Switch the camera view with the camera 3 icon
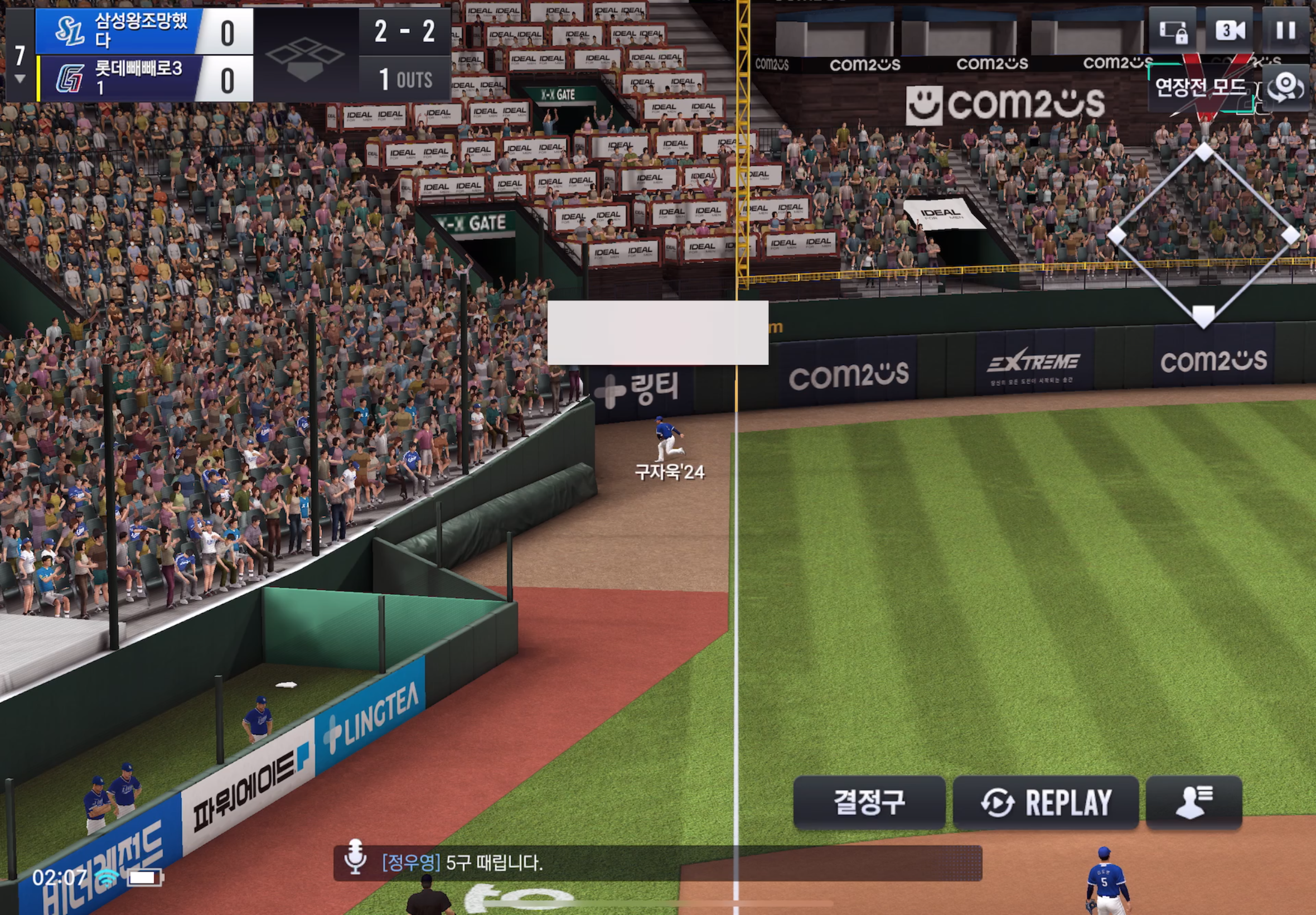 pyautogui.click(x=1230, y=30)
